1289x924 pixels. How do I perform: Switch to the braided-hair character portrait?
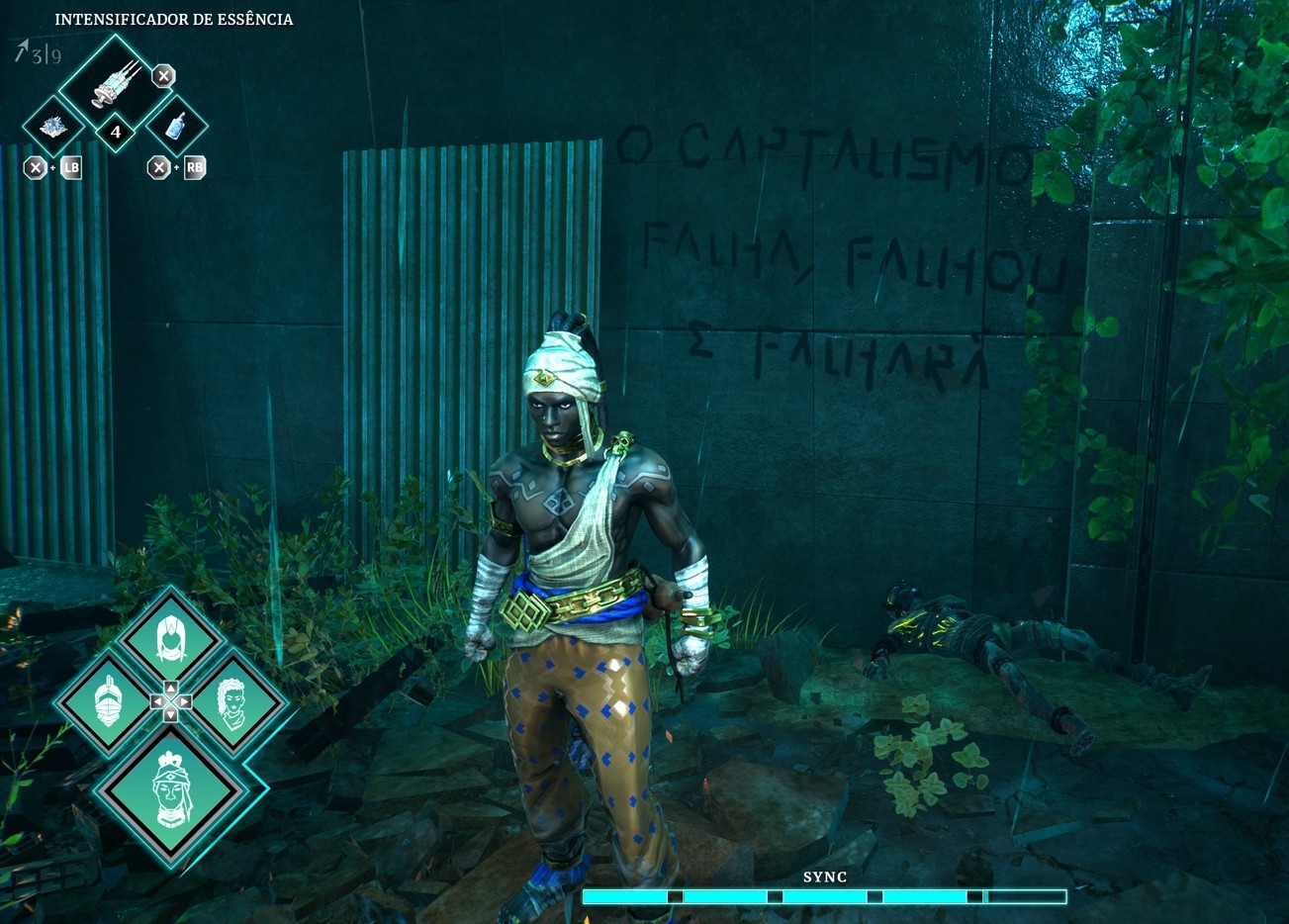pyautogui.click(x=233, y=702)
